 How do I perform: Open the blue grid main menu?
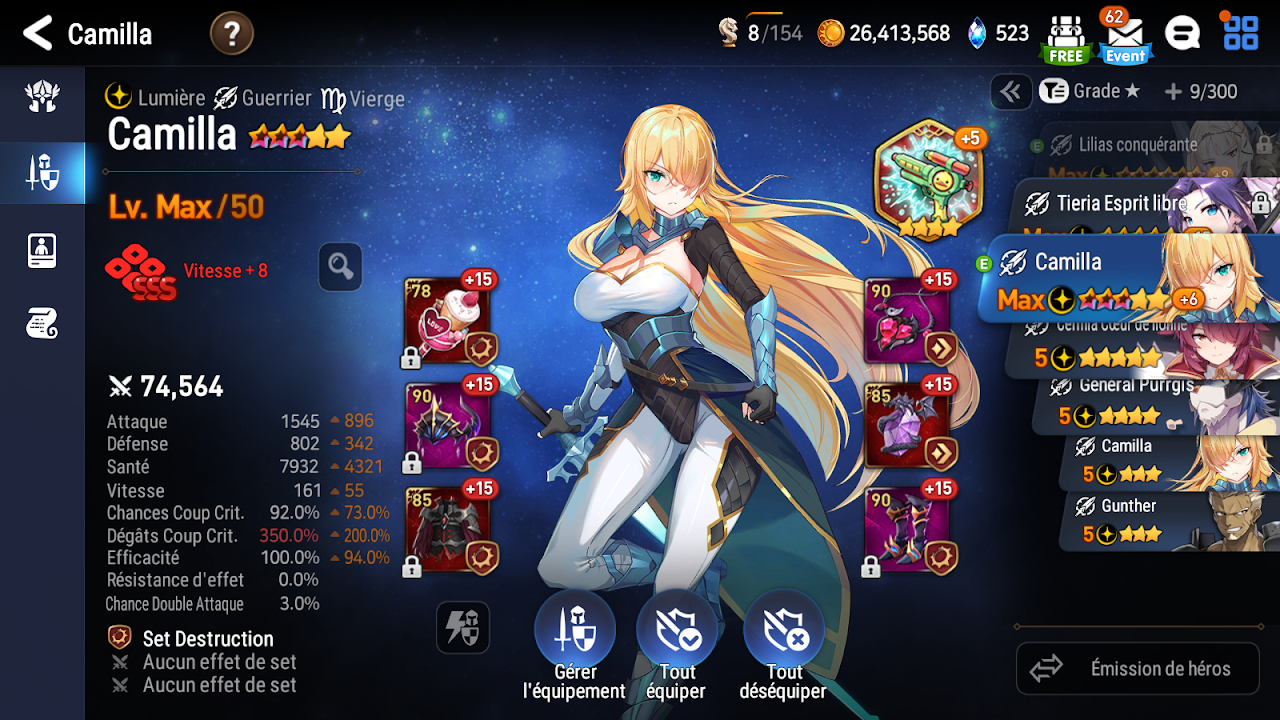[x=1241, y=33]
